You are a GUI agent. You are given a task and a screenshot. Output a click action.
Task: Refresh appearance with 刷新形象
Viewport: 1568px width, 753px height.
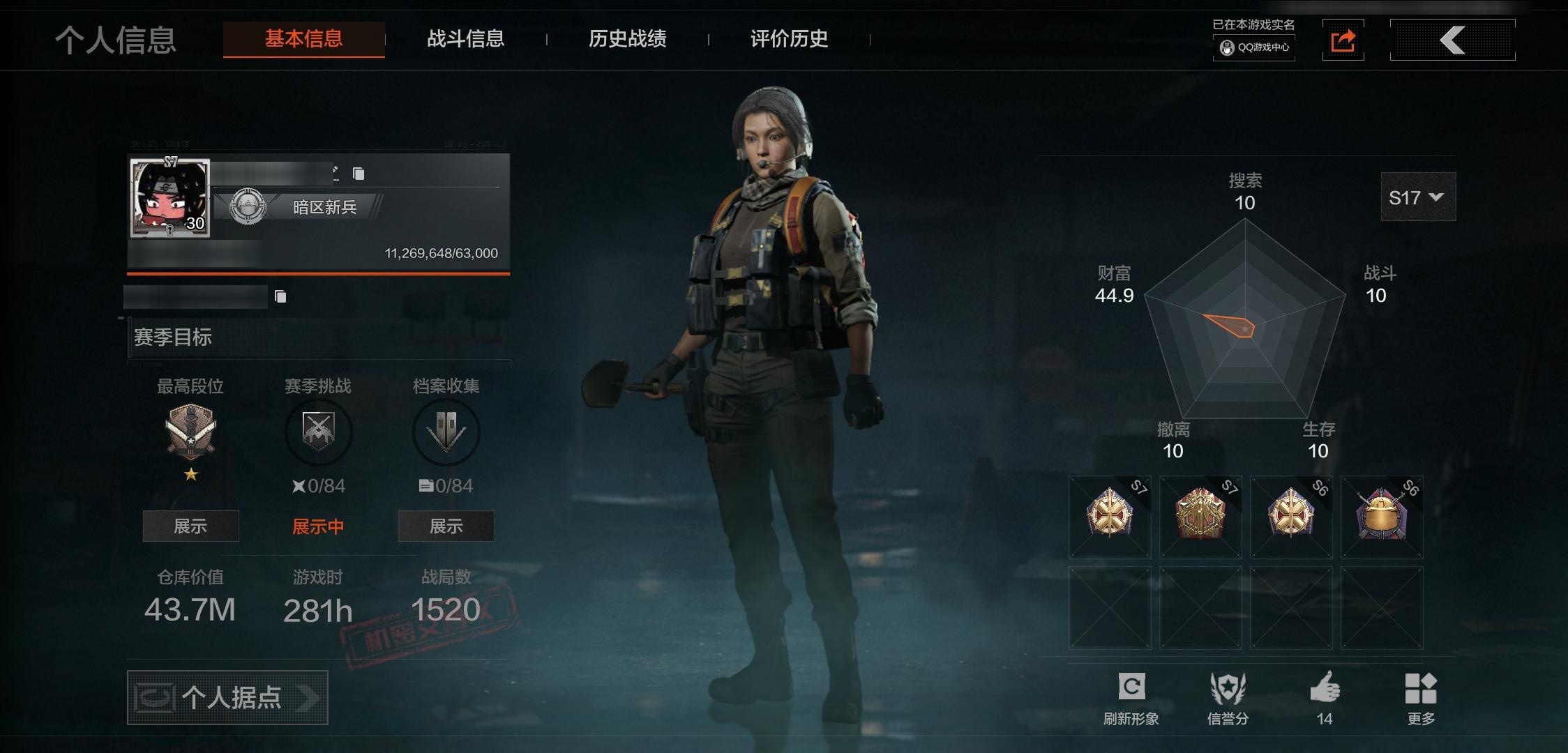1131,697
